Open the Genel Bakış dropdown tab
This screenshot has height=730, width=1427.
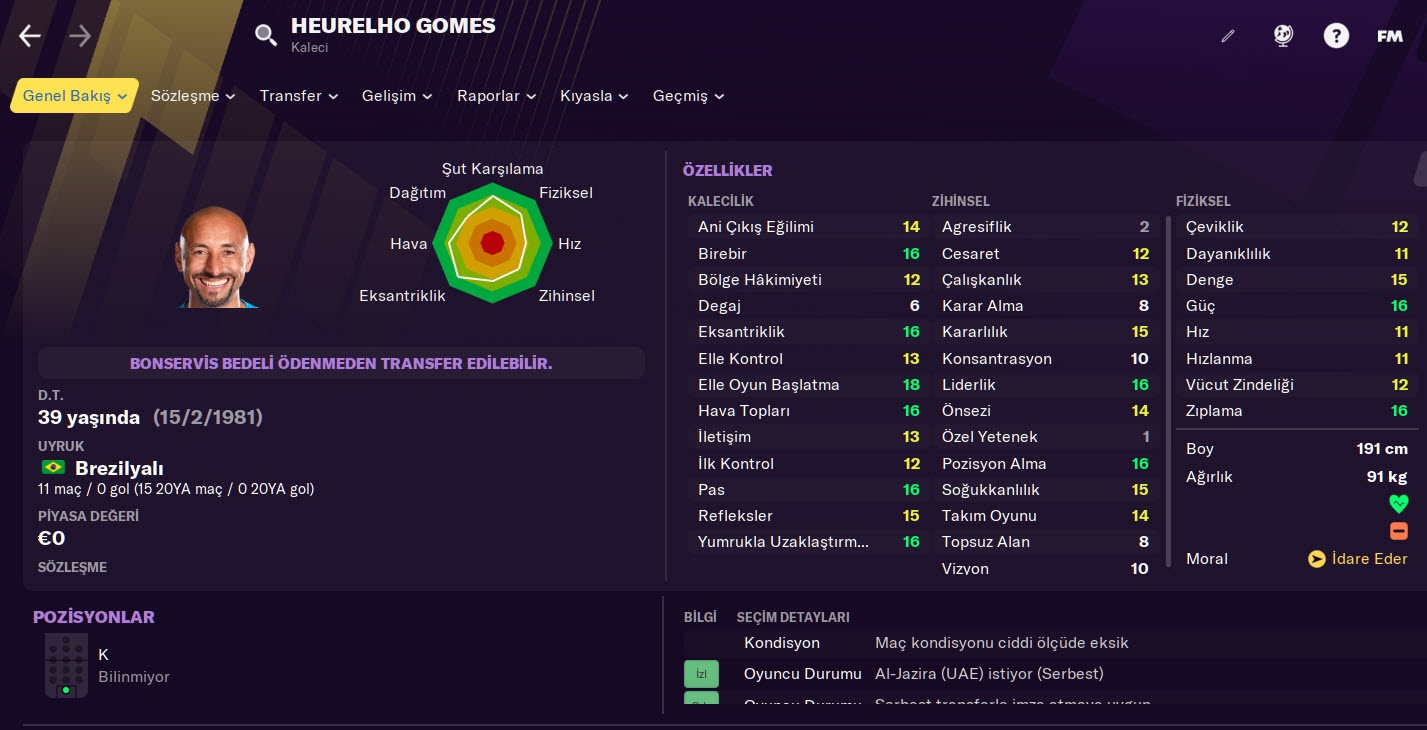(x=75, y=96)
